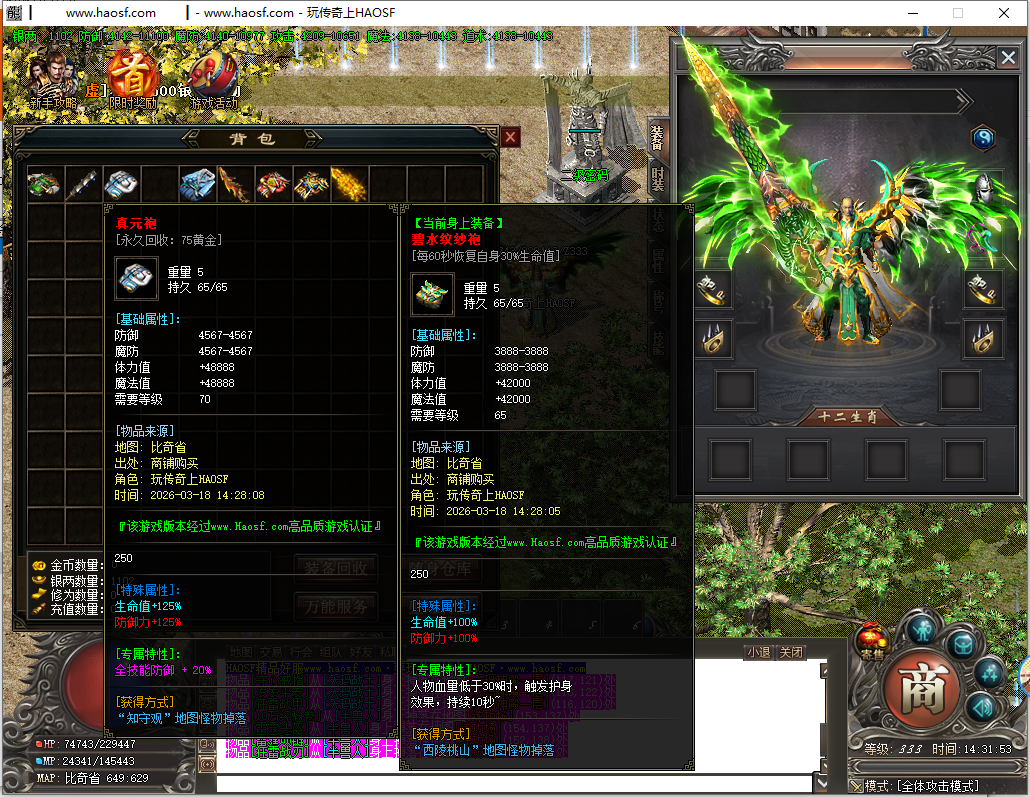Switch to the 装备 equipment tab
The image size is (1030, 797).
click(x=657, y=138)
